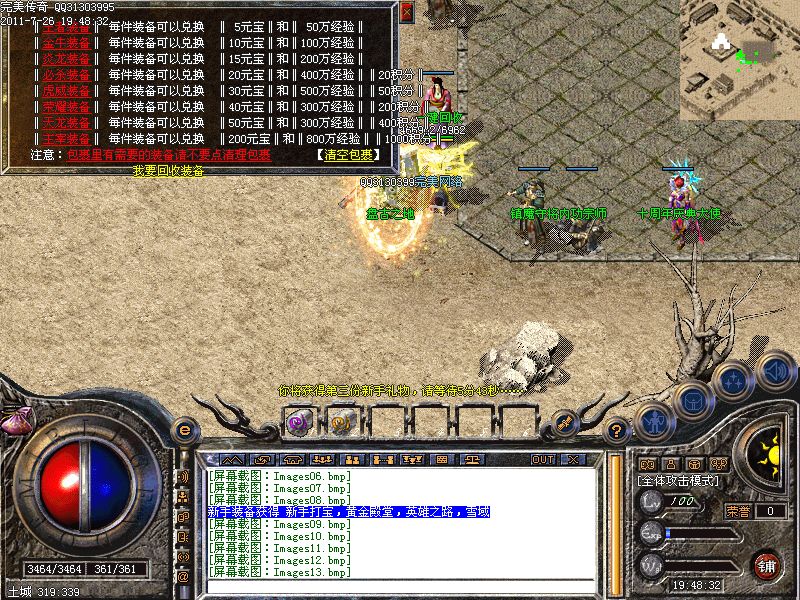Viewport: 800px width, 600px height.
Task: Open the minimap in the corner
Action: click(740, 55)
